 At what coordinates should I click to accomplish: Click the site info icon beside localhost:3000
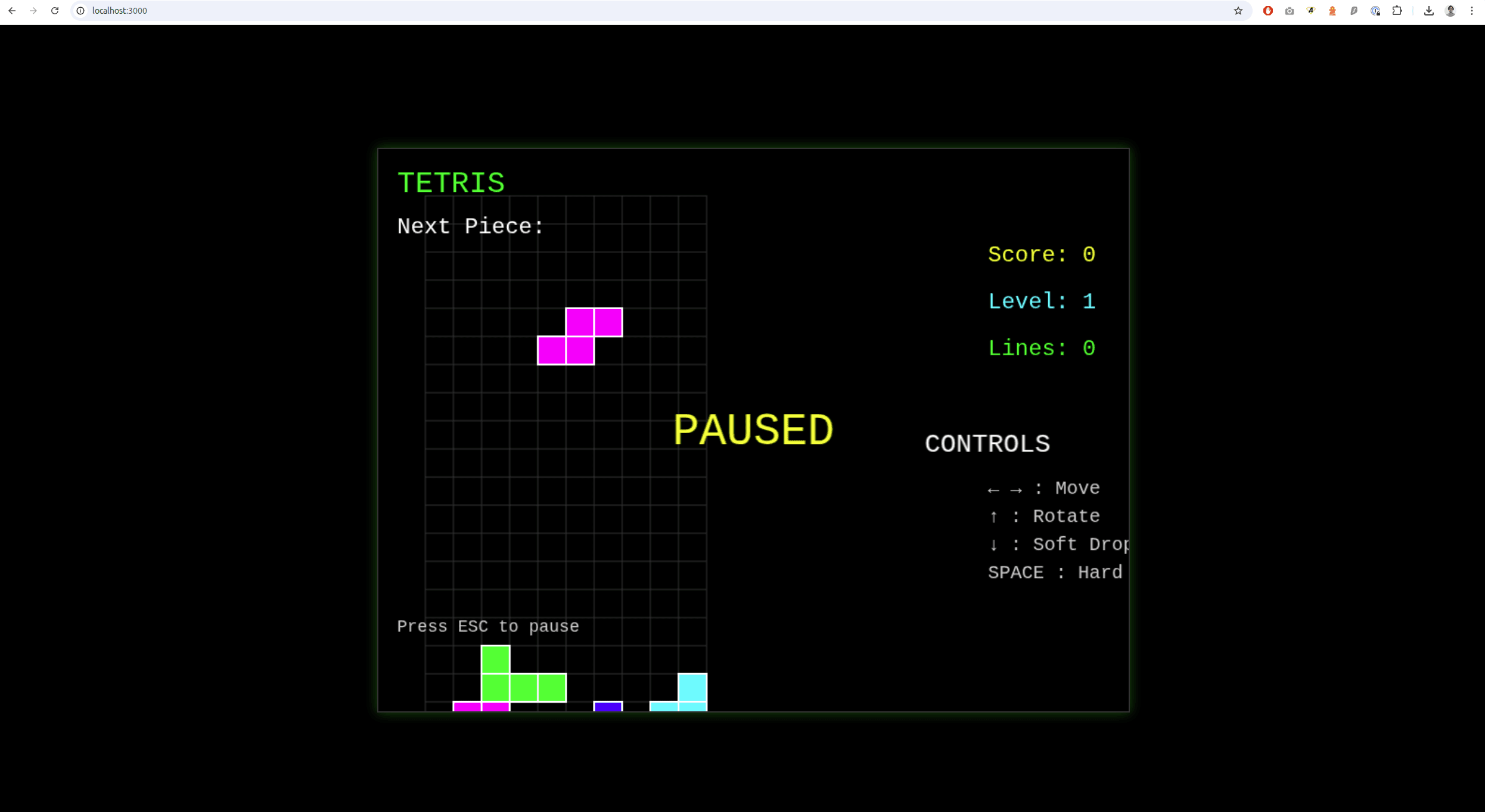click(80, 10)
